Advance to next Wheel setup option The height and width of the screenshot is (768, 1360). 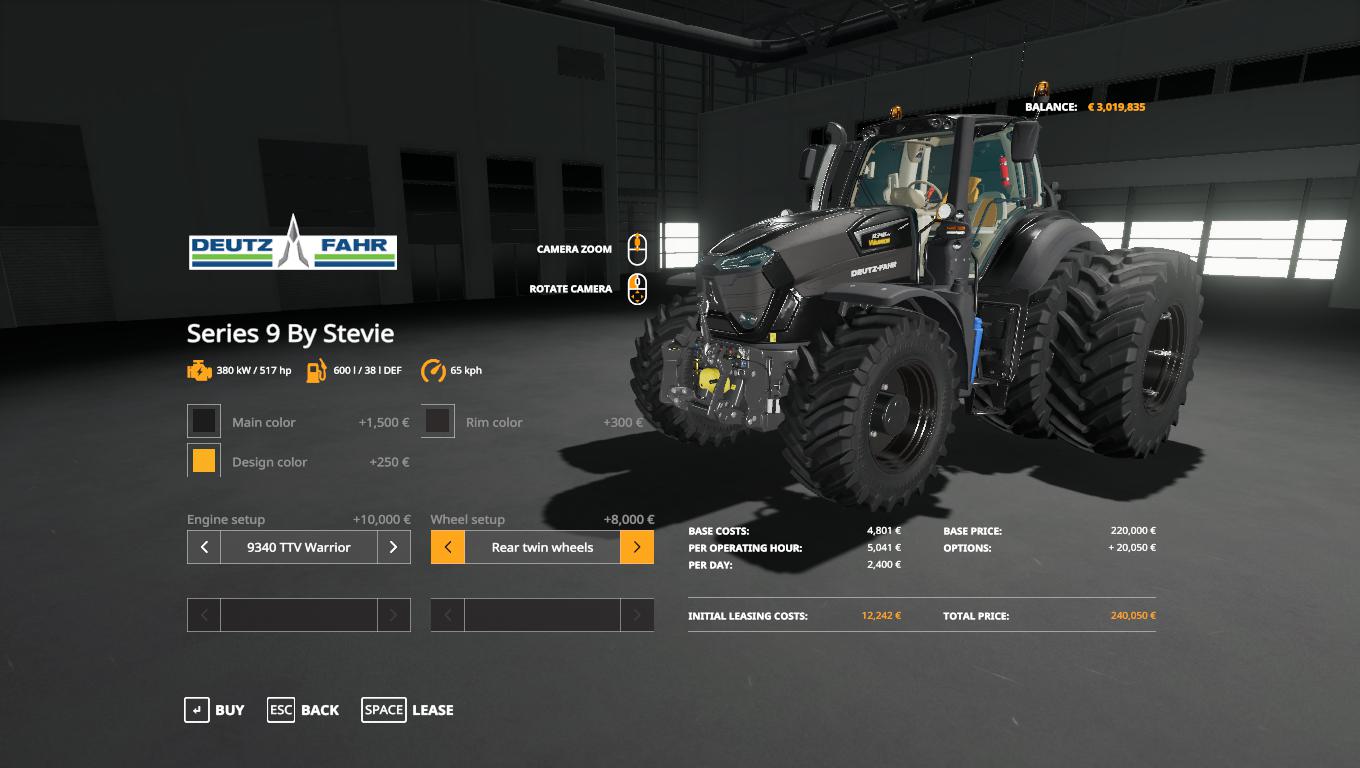pos(637,547)
